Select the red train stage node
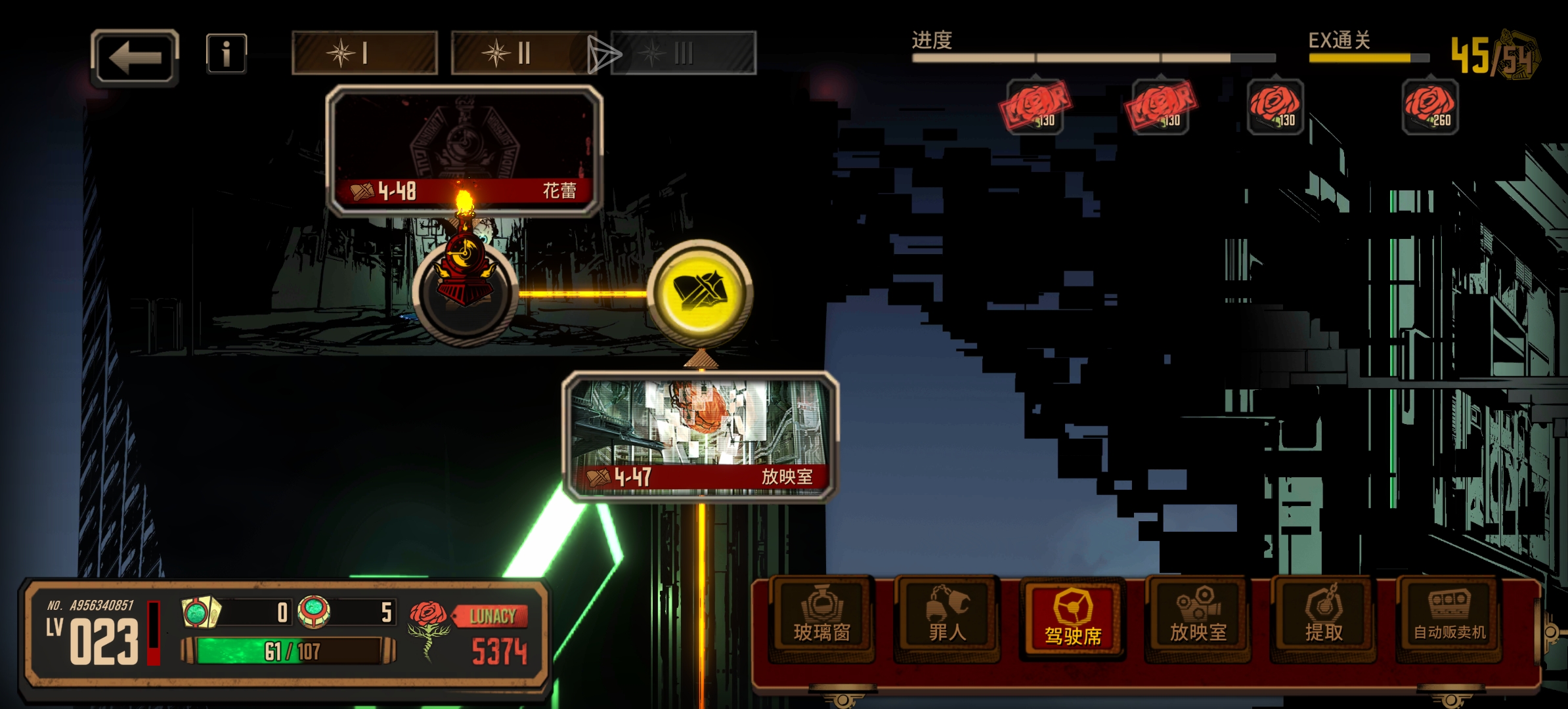 (x=466, y=292)
